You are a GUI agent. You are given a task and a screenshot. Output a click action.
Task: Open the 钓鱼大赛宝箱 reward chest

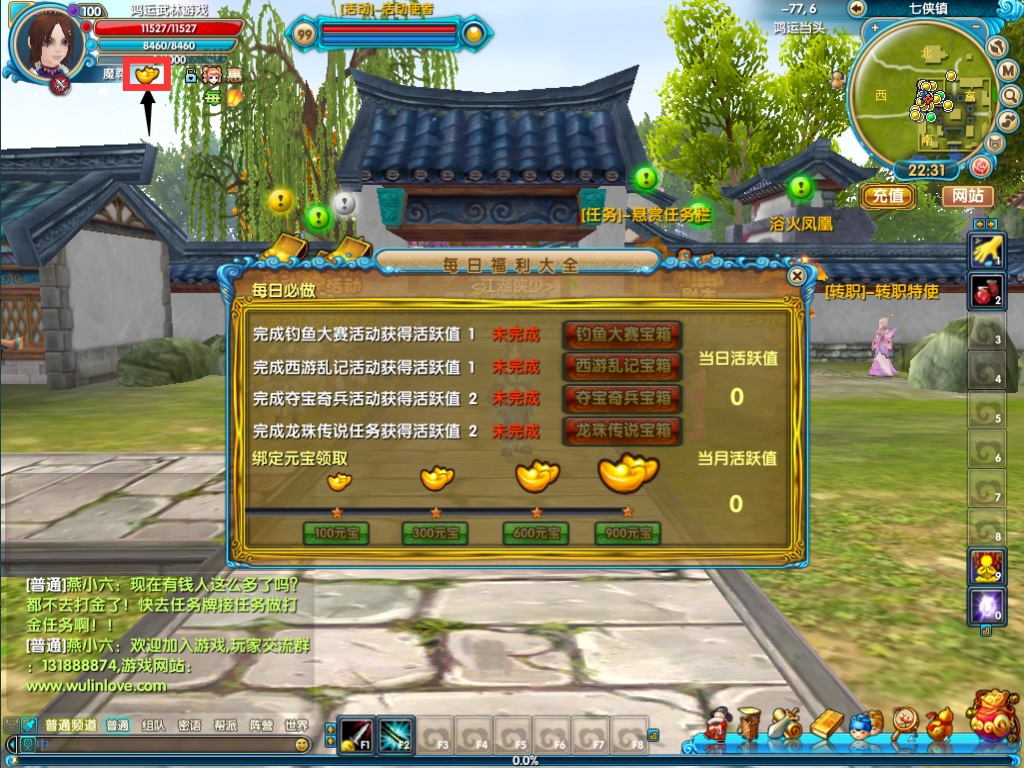(621, 334)
